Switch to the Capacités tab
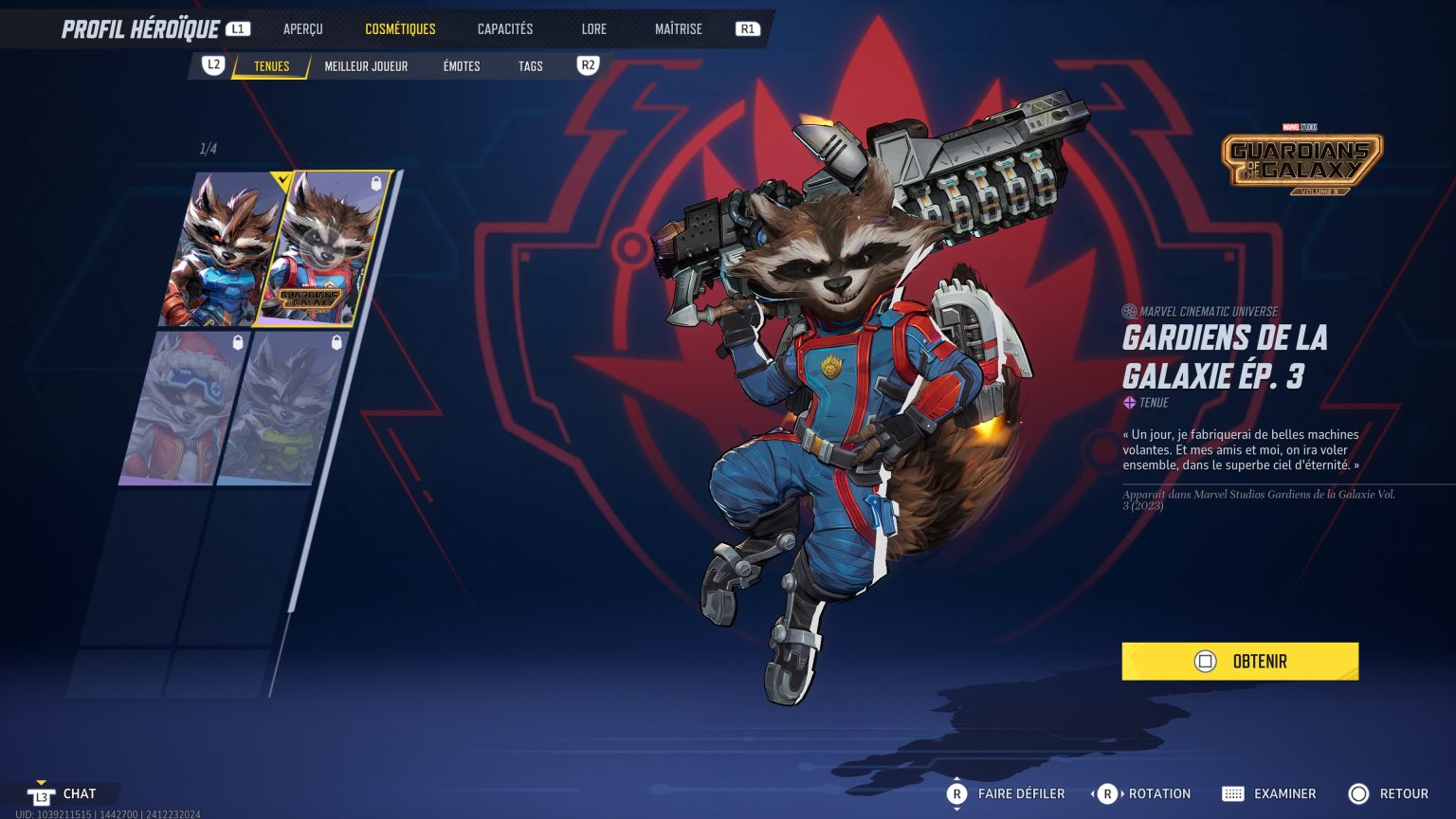 click(x=504, y=28)
